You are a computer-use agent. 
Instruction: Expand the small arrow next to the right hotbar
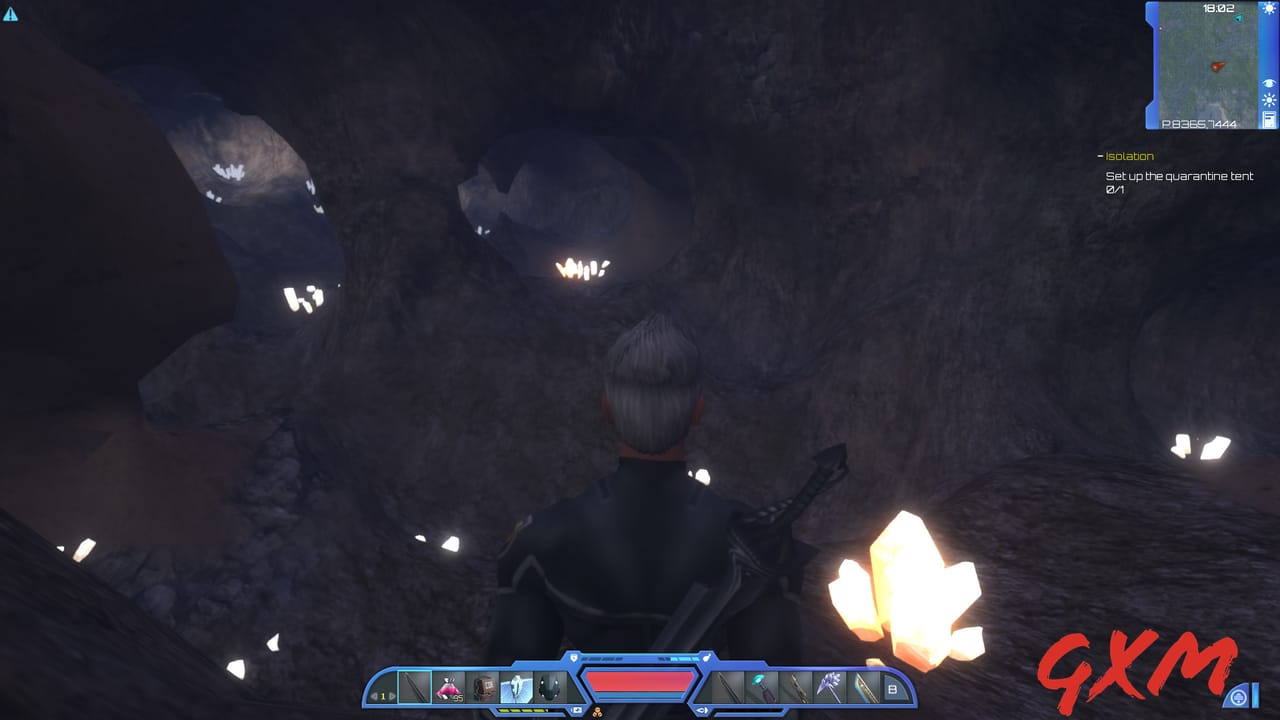(701, 709)
